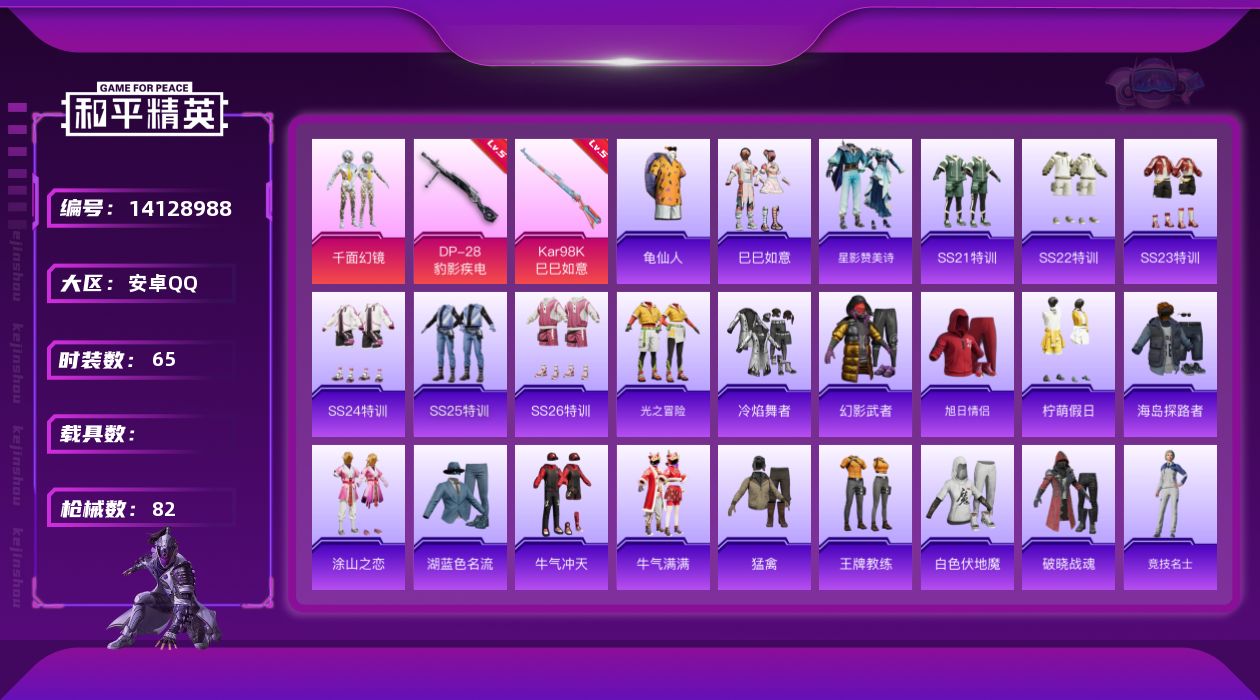Select the SS26特训 outfit card
Image resolution: width=1260 pixels, height=700 pixels.
click(561, 364)
